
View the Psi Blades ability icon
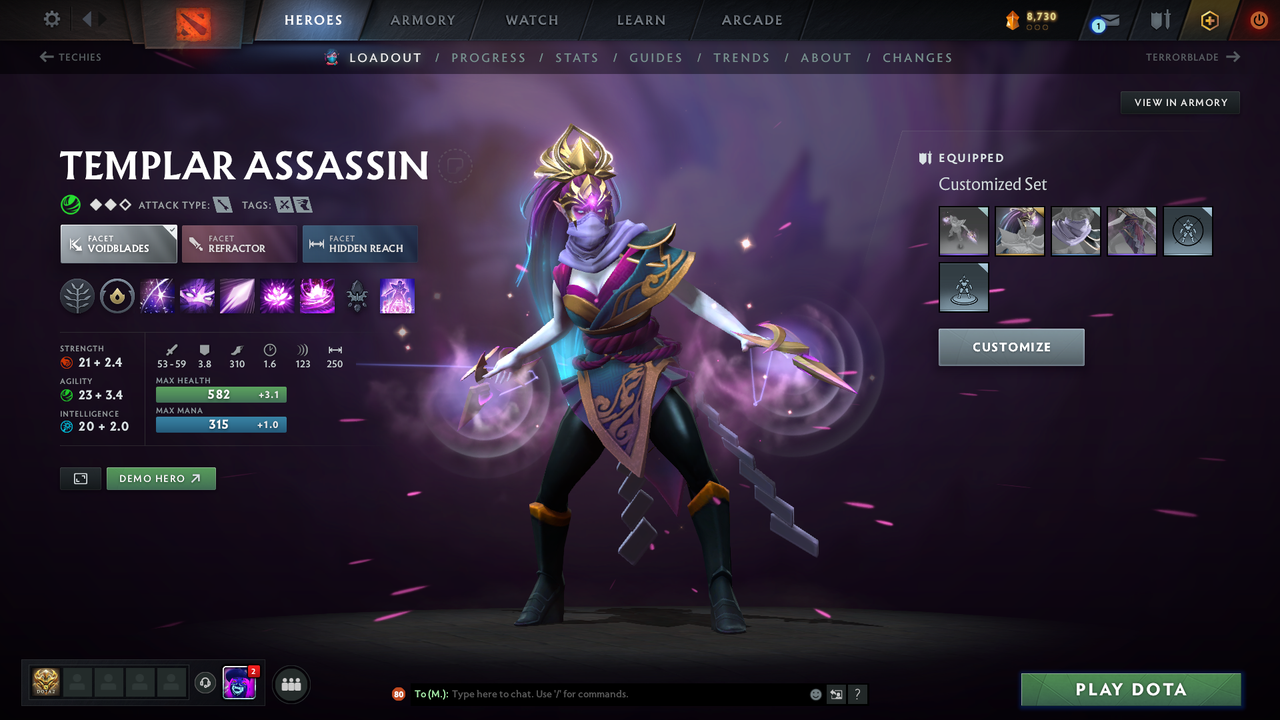237,295
